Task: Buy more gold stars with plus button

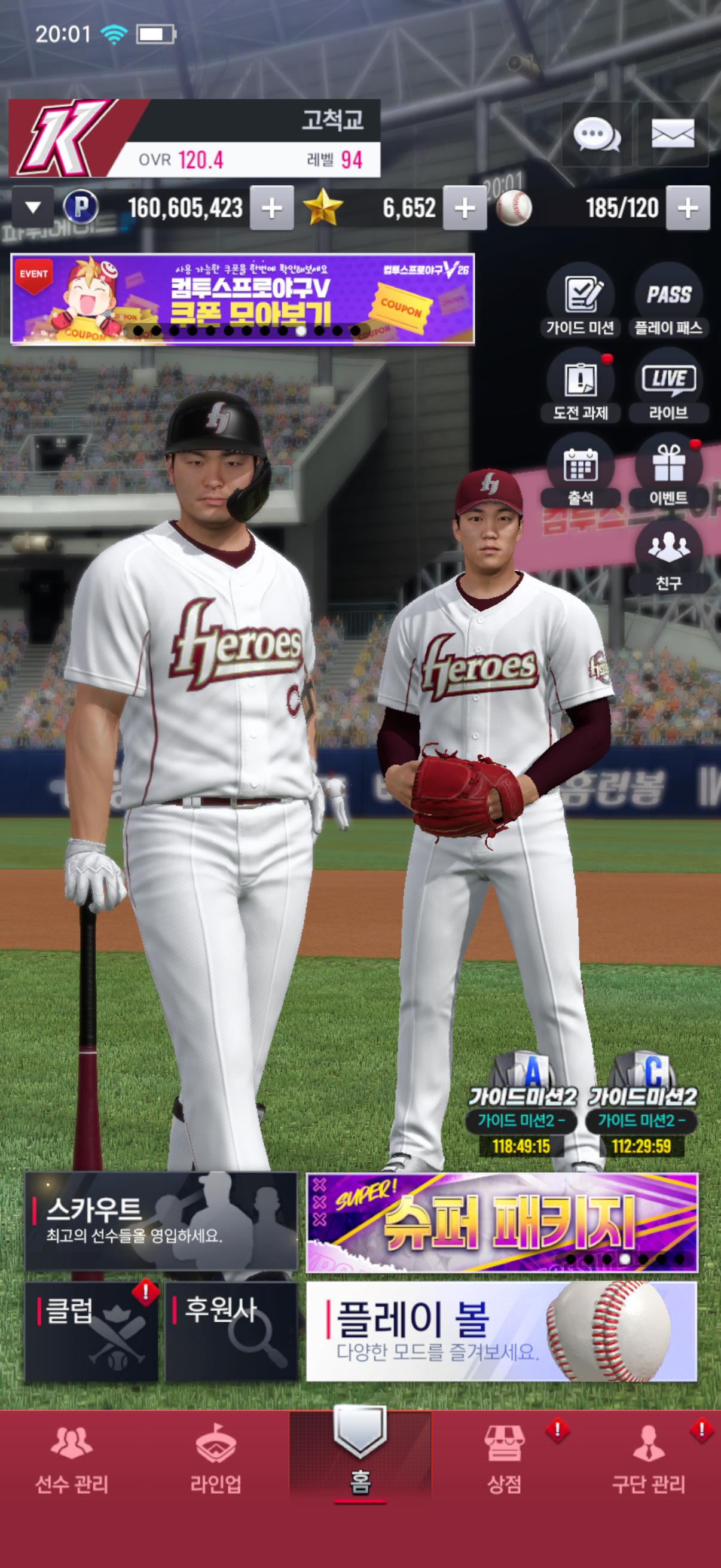Action: coord(465,208)
